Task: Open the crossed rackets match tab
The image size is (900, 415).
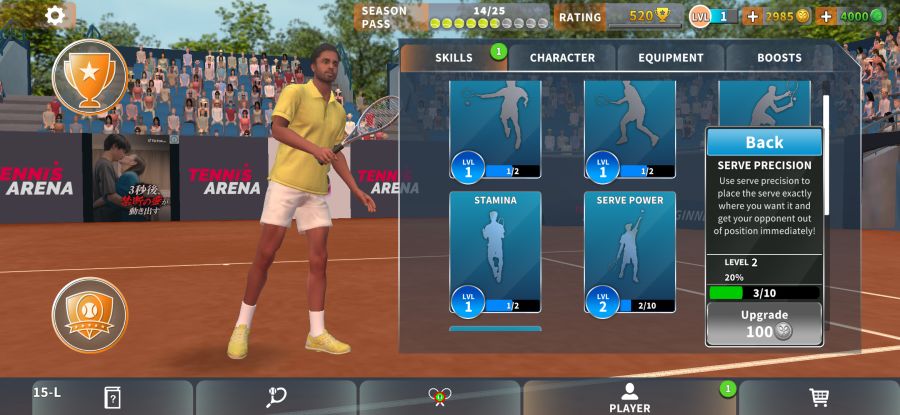Action: click(439, 397)
